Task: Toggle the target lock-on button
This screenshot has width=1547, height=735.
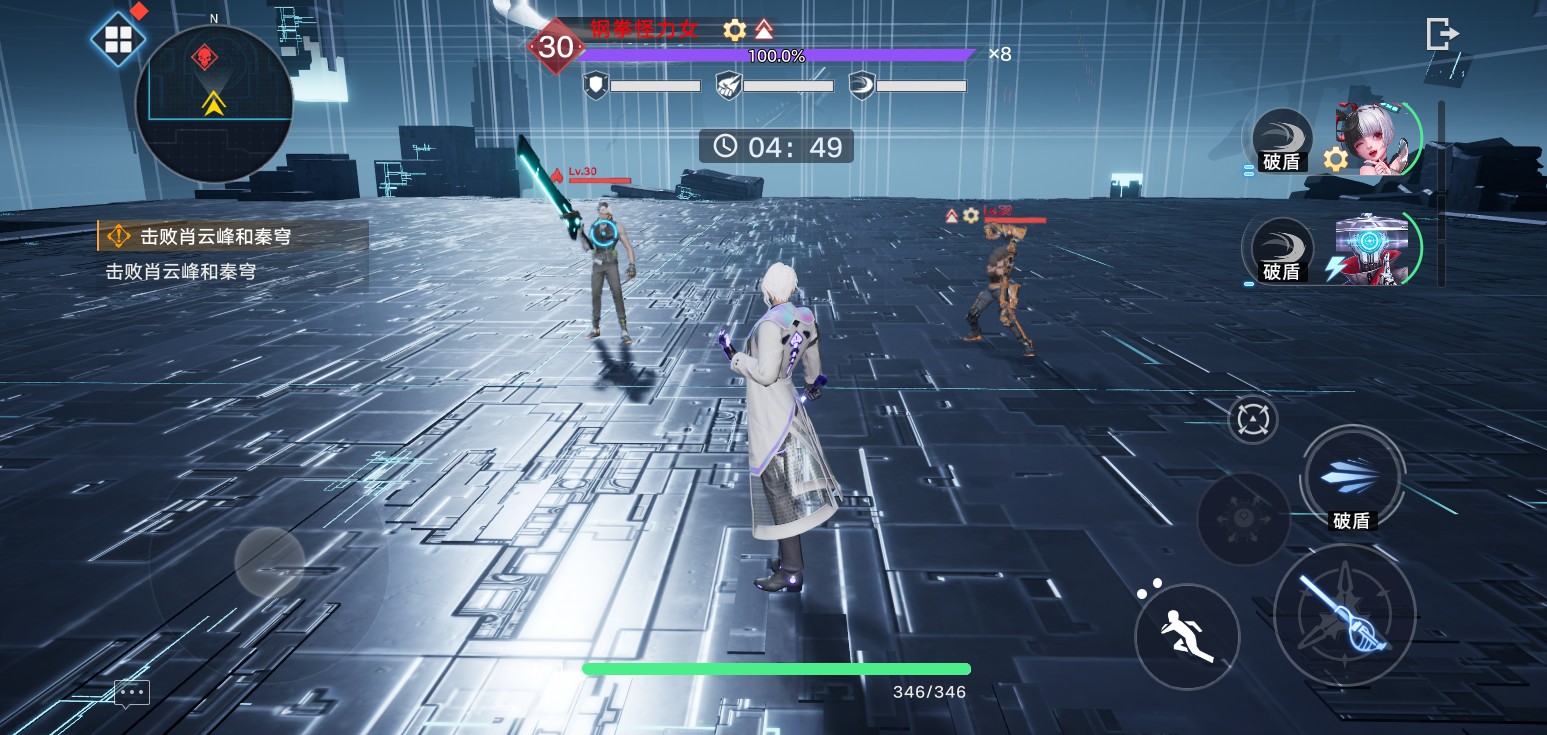Action: click(x=1252, y=419)
